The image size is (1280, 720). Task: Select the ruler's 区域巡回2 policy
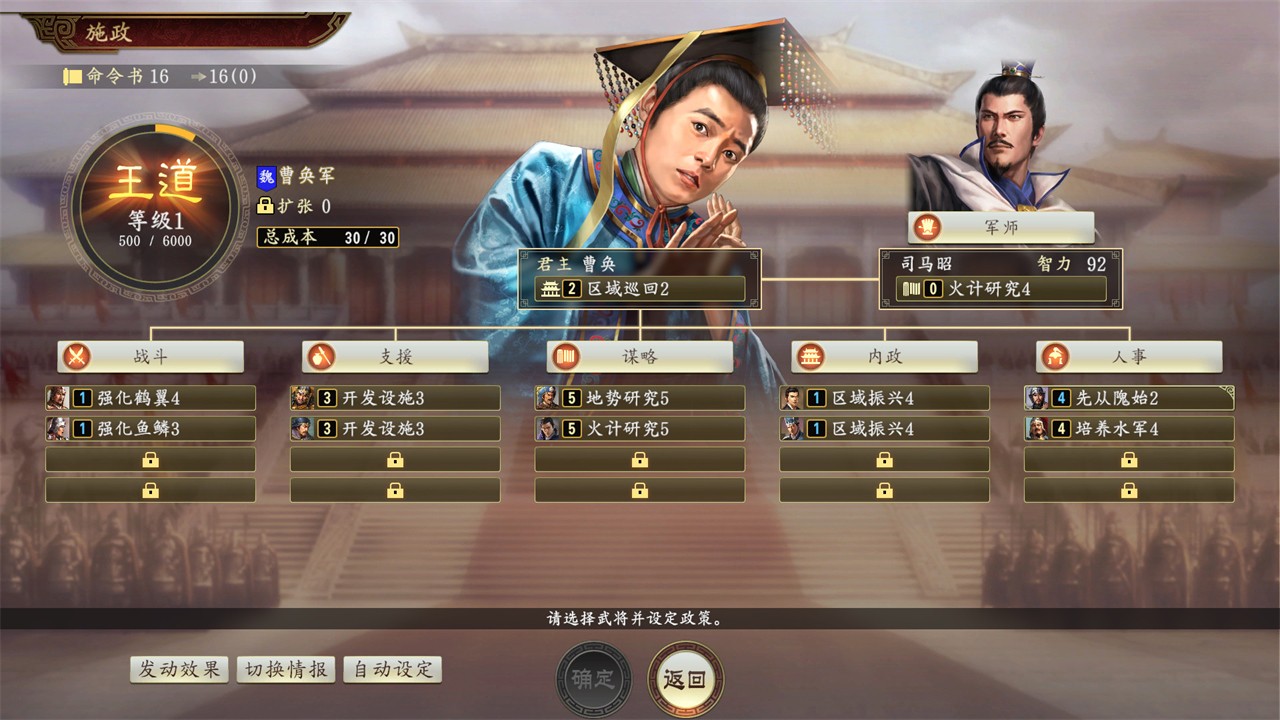point(640,289)
